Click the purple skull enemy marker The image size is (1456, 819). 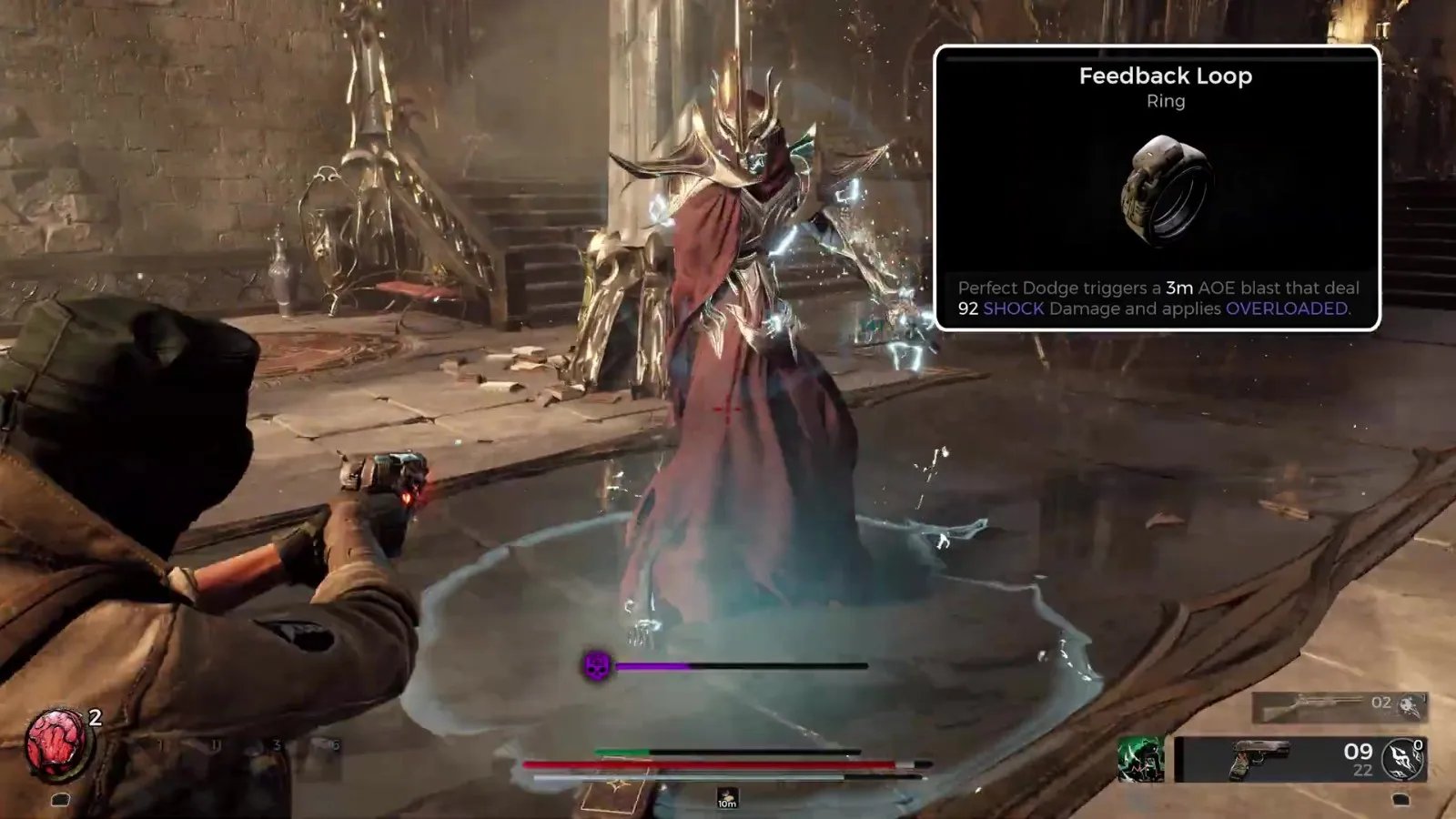tap(597, 666)
